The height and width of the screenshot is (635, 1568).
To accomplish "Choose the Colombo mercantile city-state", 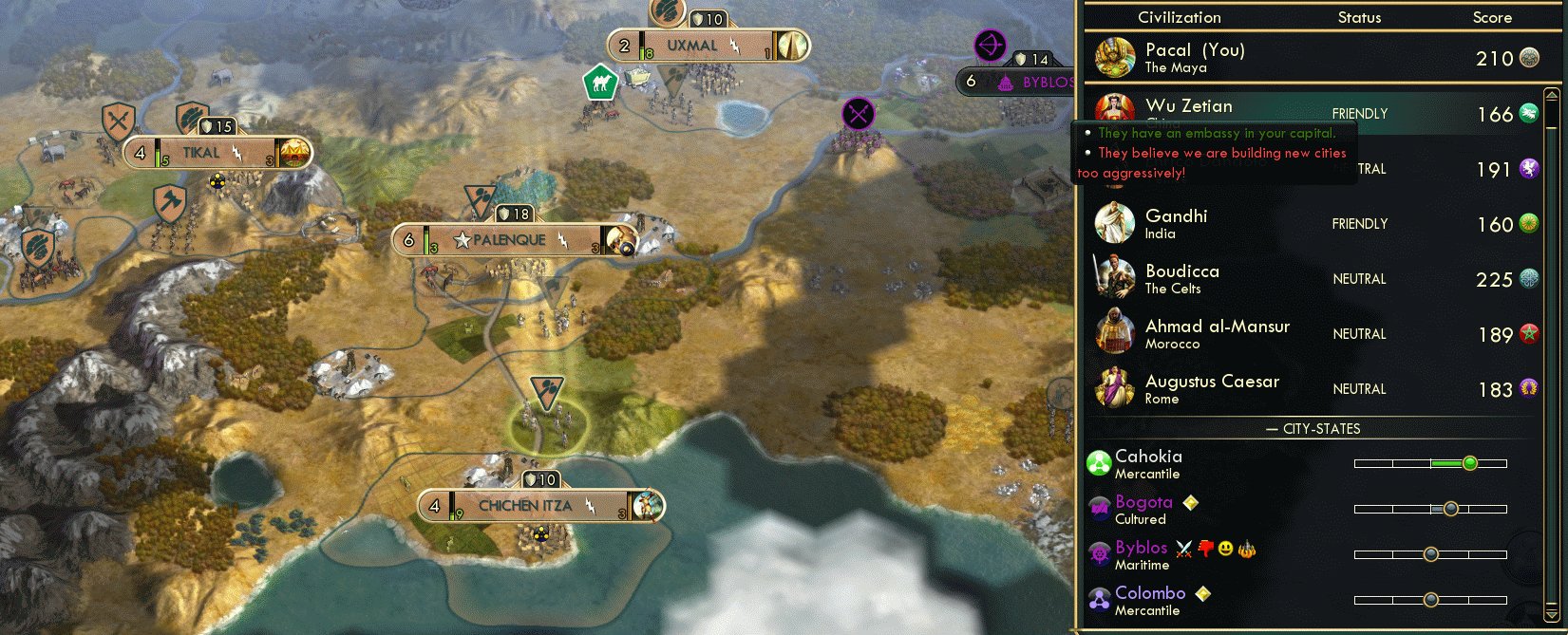I will (x=1149, y=600).
